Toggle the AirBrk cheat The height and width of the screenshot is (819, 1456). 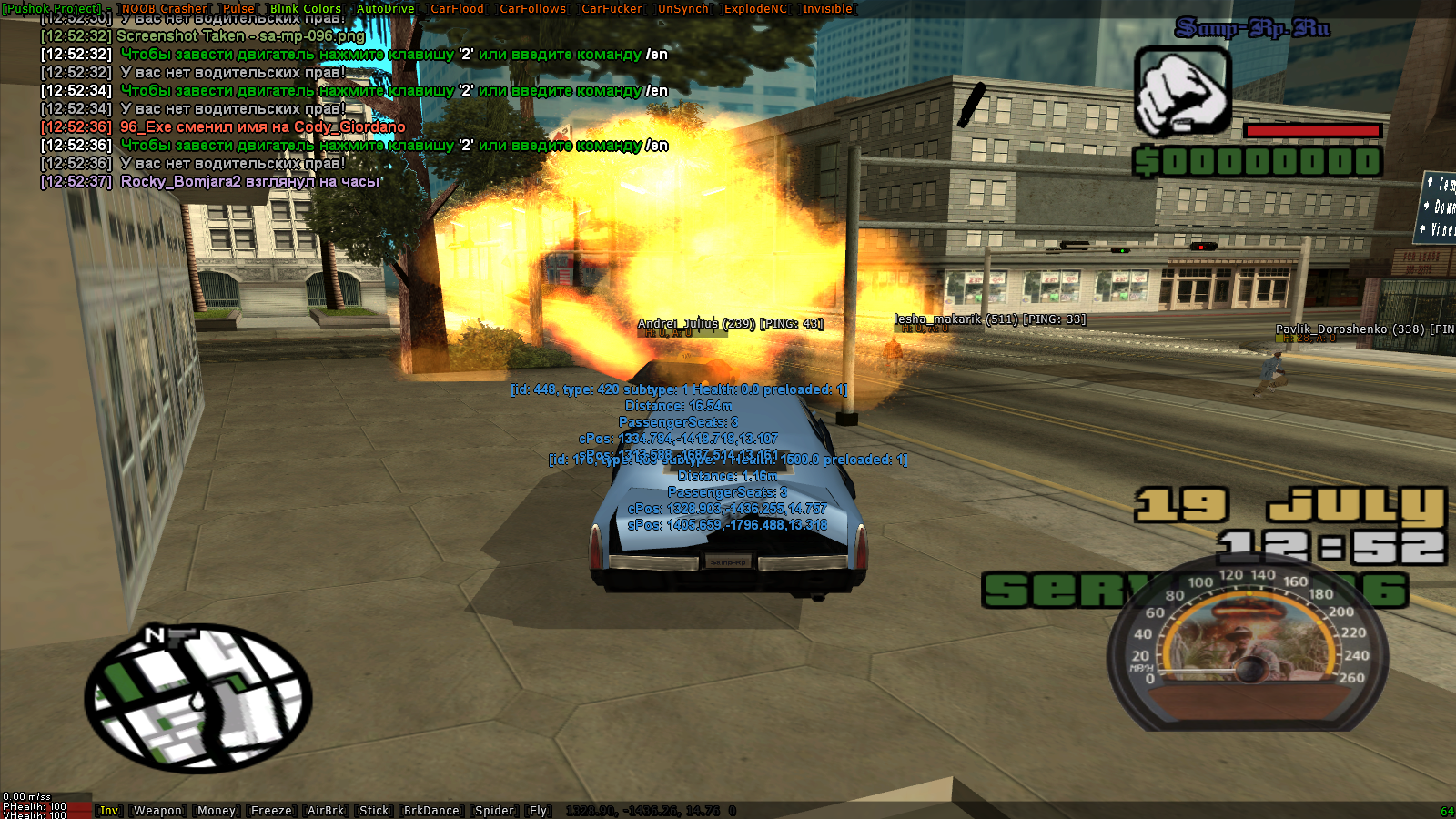pos(326,811)
